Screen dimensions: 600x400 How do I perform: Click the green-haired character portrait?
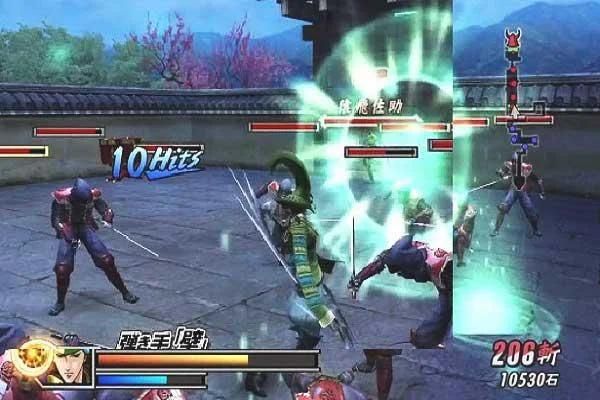pos(71,366)
